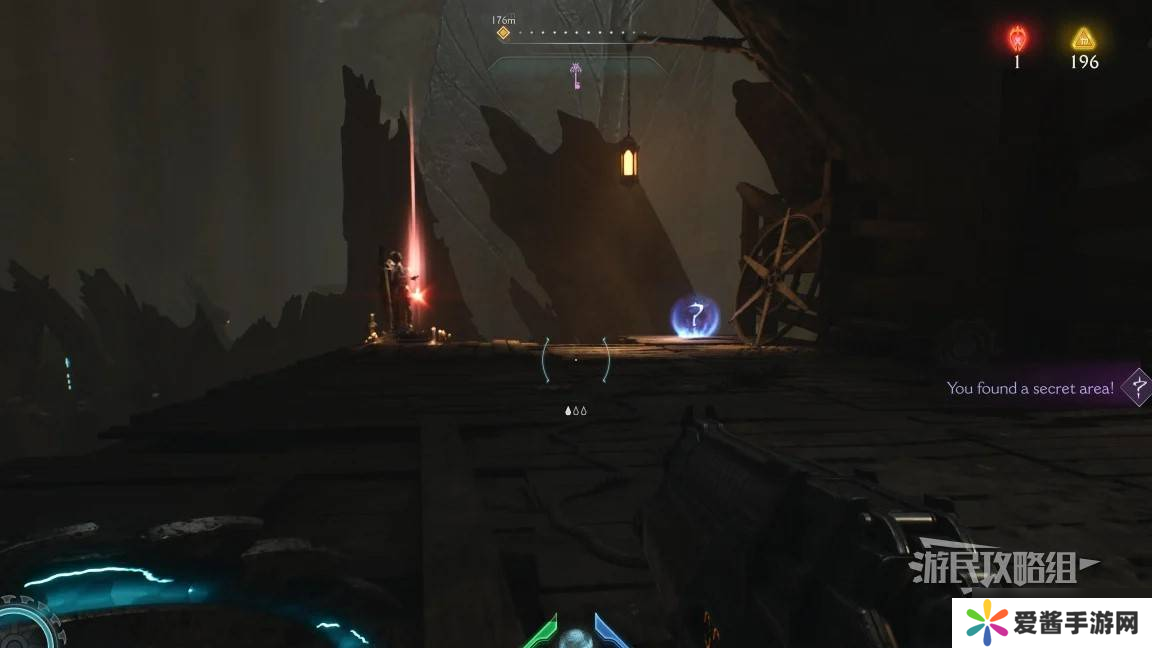The height and width of the screenshot is (648, 1152).
Task: Click the round gear gauge in the corner
Action: [x=22, y=624]
